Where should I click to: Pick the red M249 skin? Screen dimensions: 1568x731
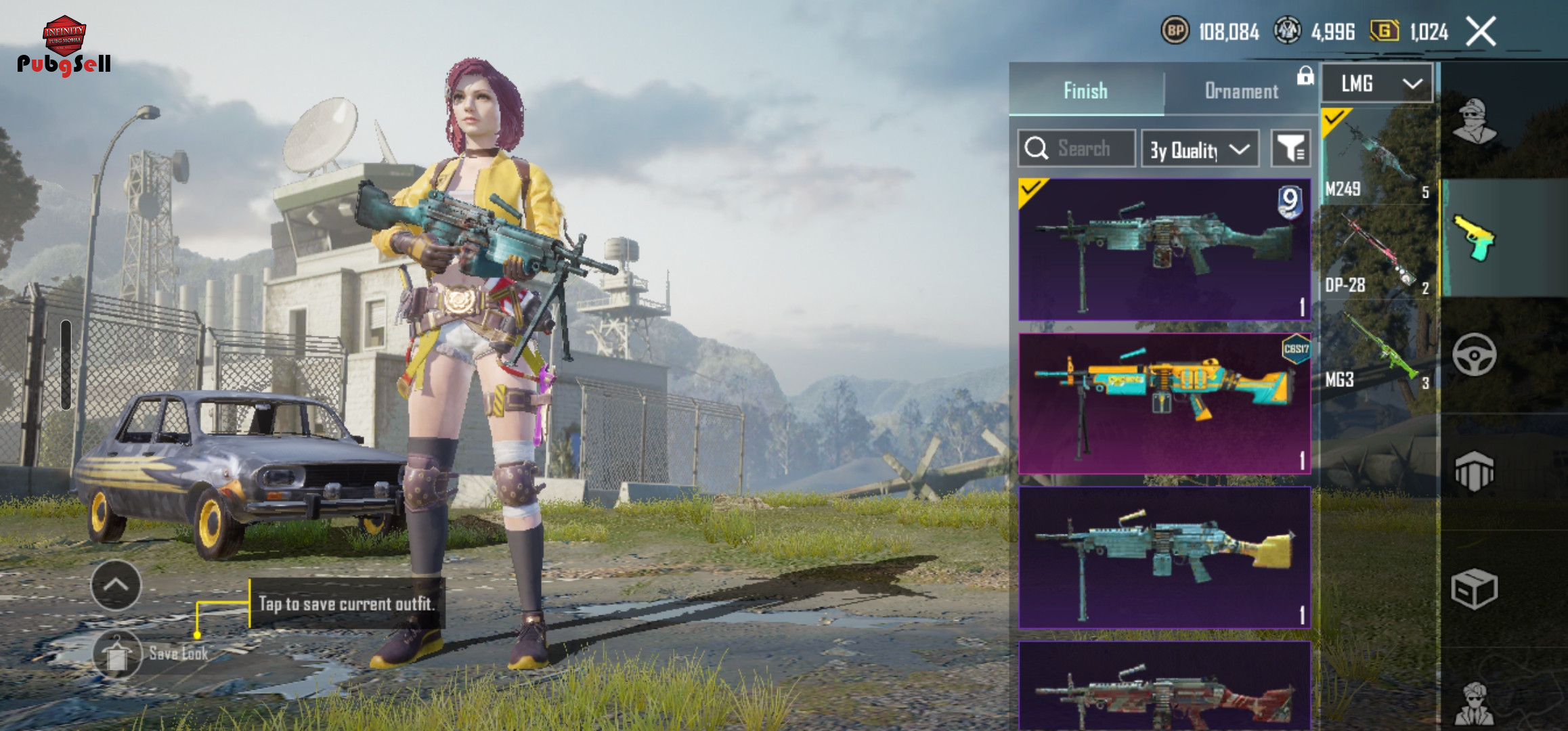click(1164, 687)
